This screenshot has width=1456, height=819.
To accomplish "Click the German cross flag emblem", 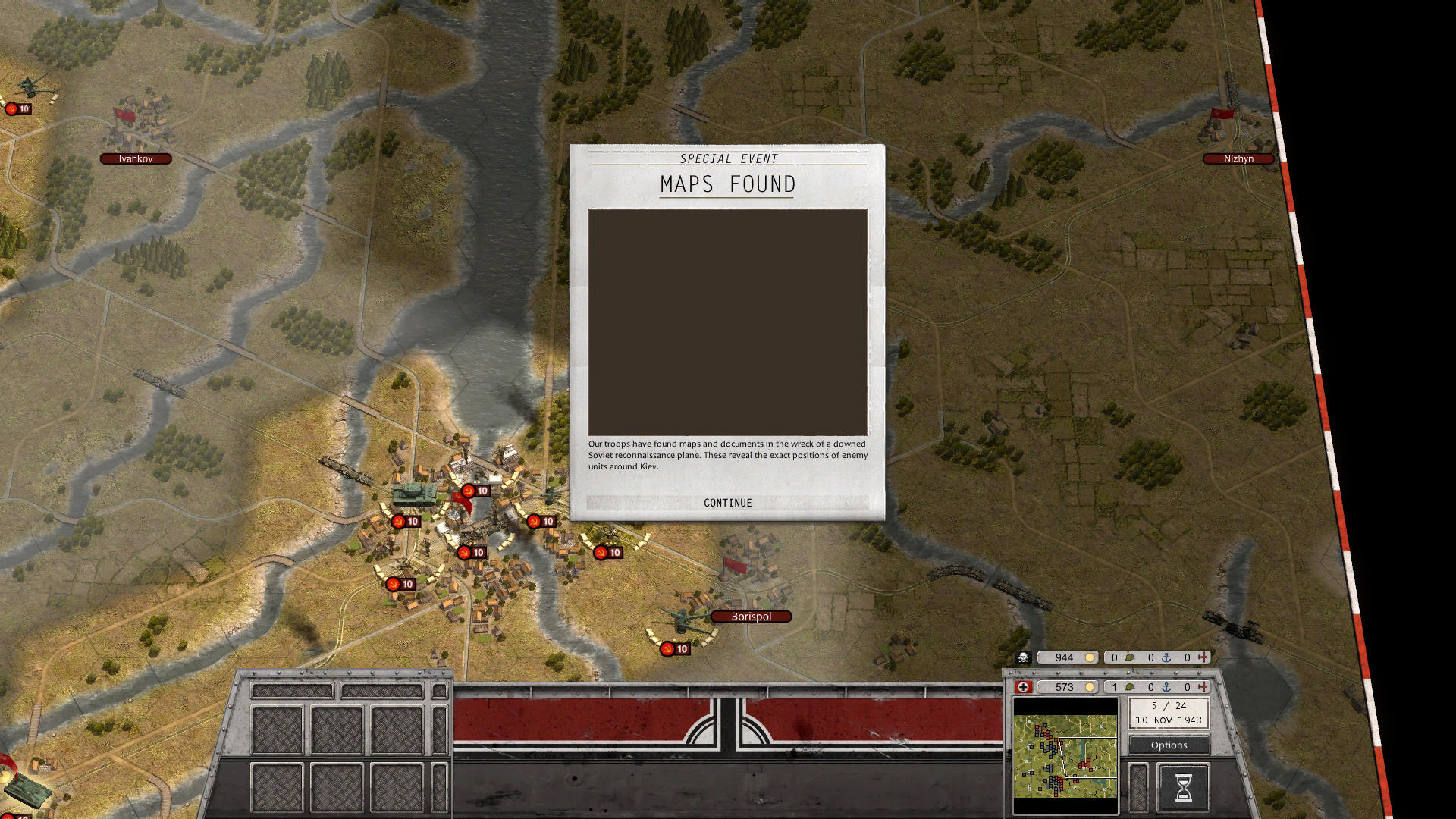I will (1024, 687).
